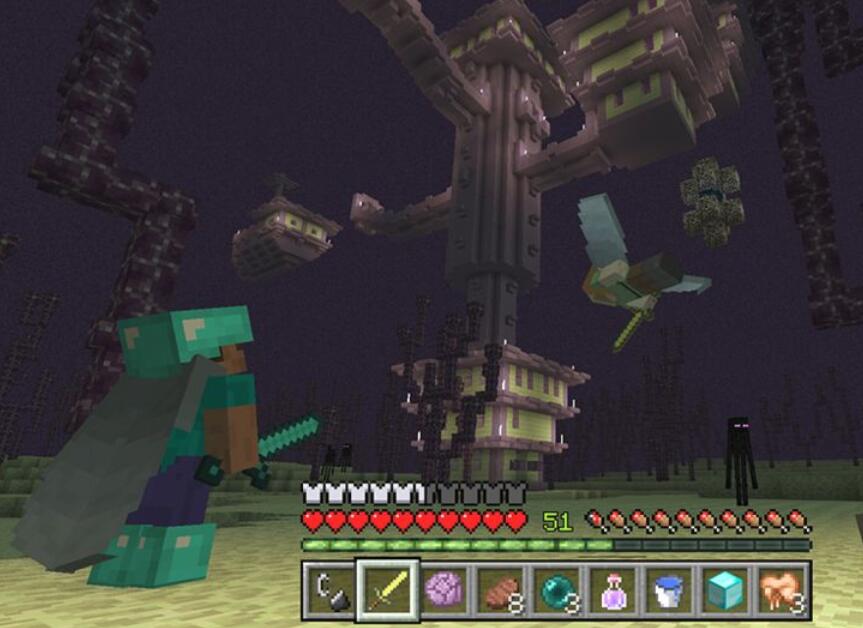Select the water bucket hotbar slot
This screenshot has width=863, height=628.
(x=668, y=590)
